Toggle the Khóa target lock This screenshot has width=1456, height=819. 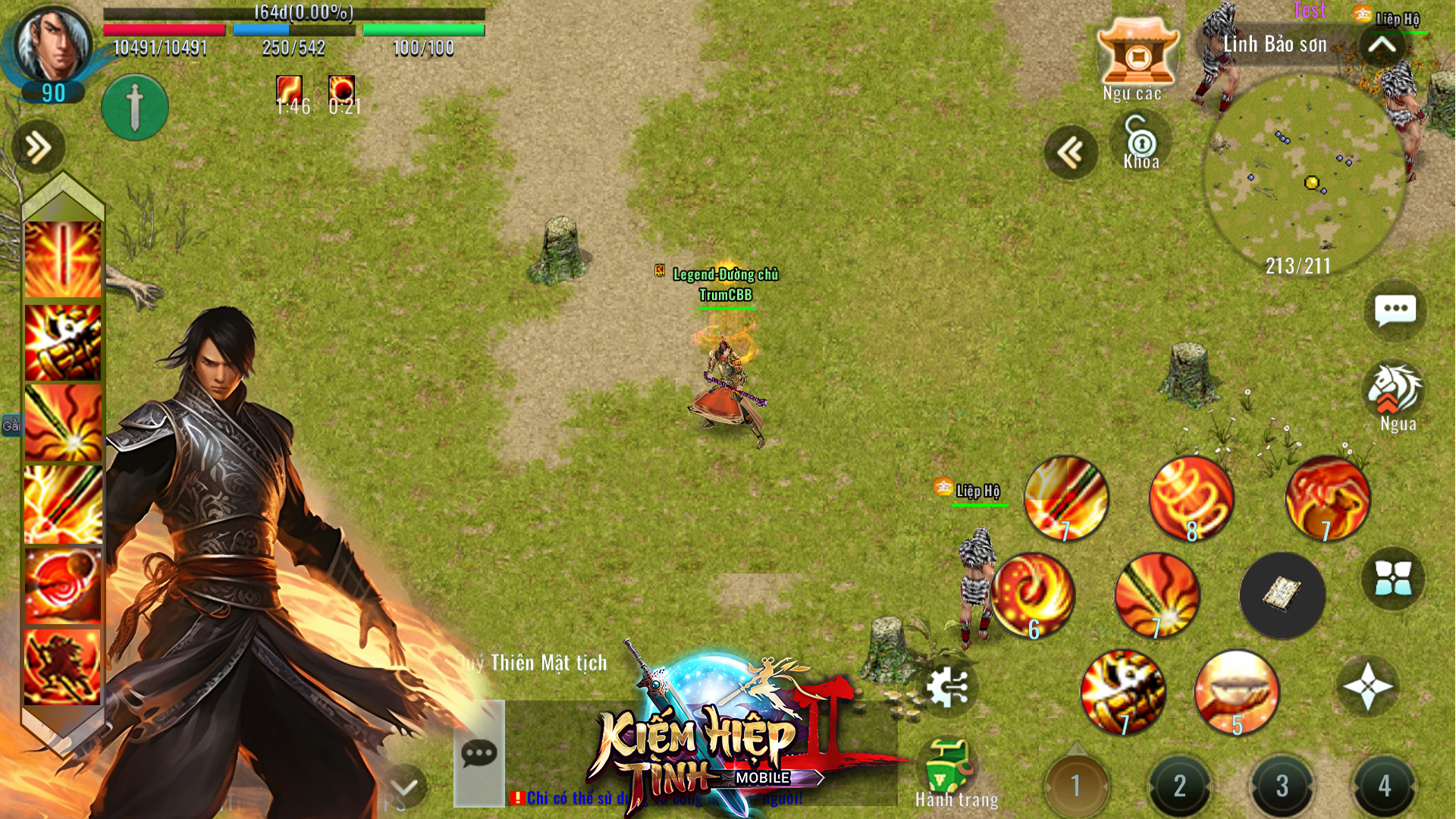1144,144
